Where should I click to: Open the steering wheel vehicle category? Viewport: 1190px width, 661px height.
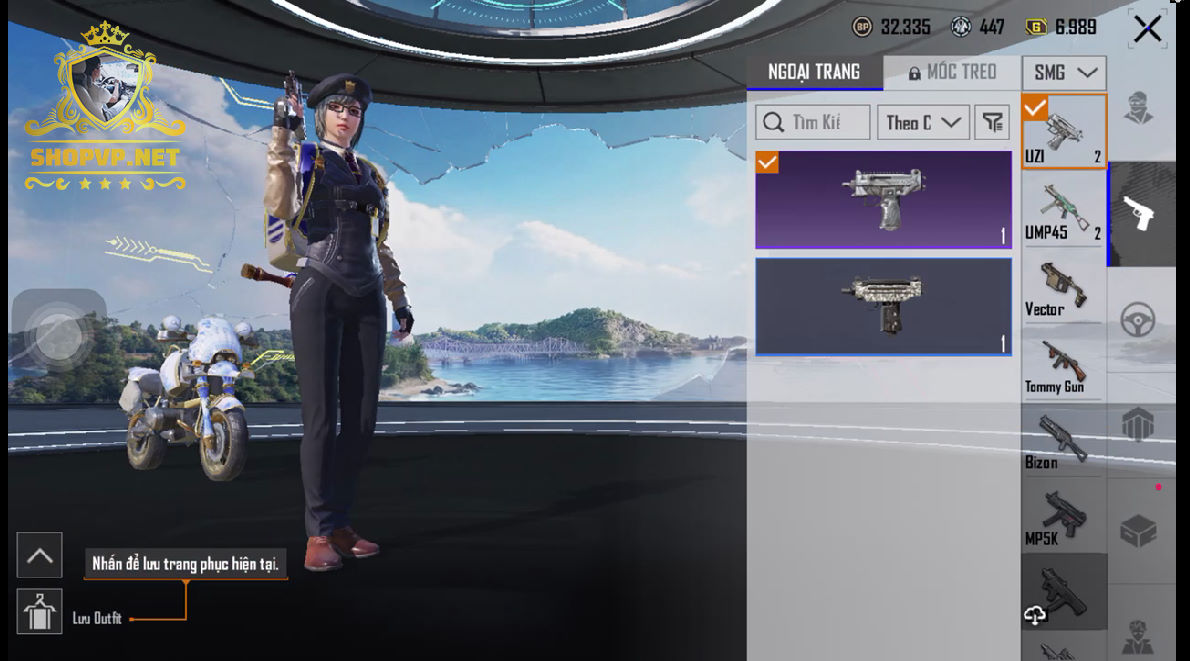[1139, 320]
